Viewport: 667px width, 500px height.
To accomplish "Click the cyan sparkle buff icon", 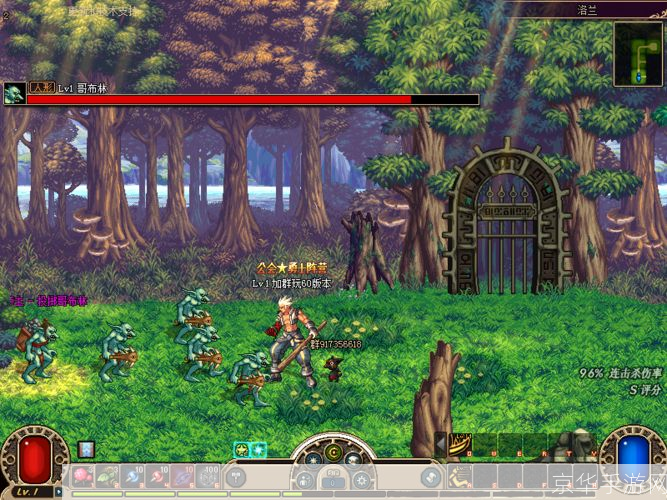I will (257, 450).
